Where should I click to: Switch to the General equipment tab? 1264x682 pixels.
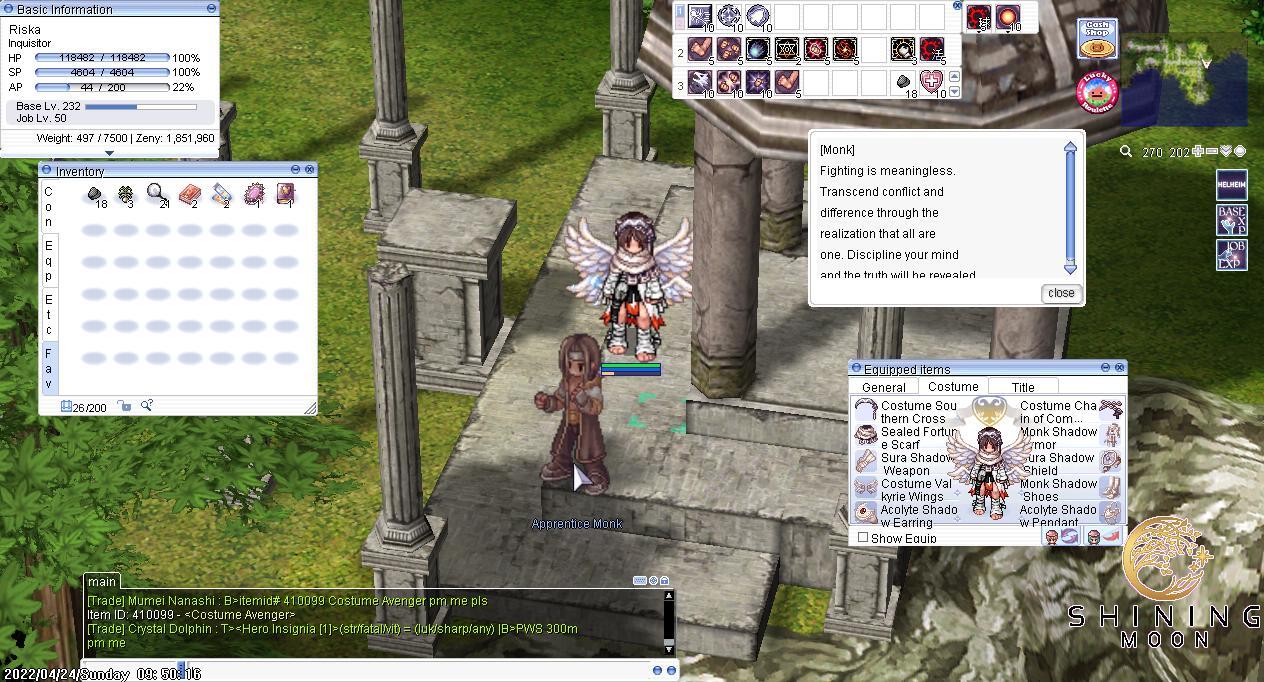point(884,387)
